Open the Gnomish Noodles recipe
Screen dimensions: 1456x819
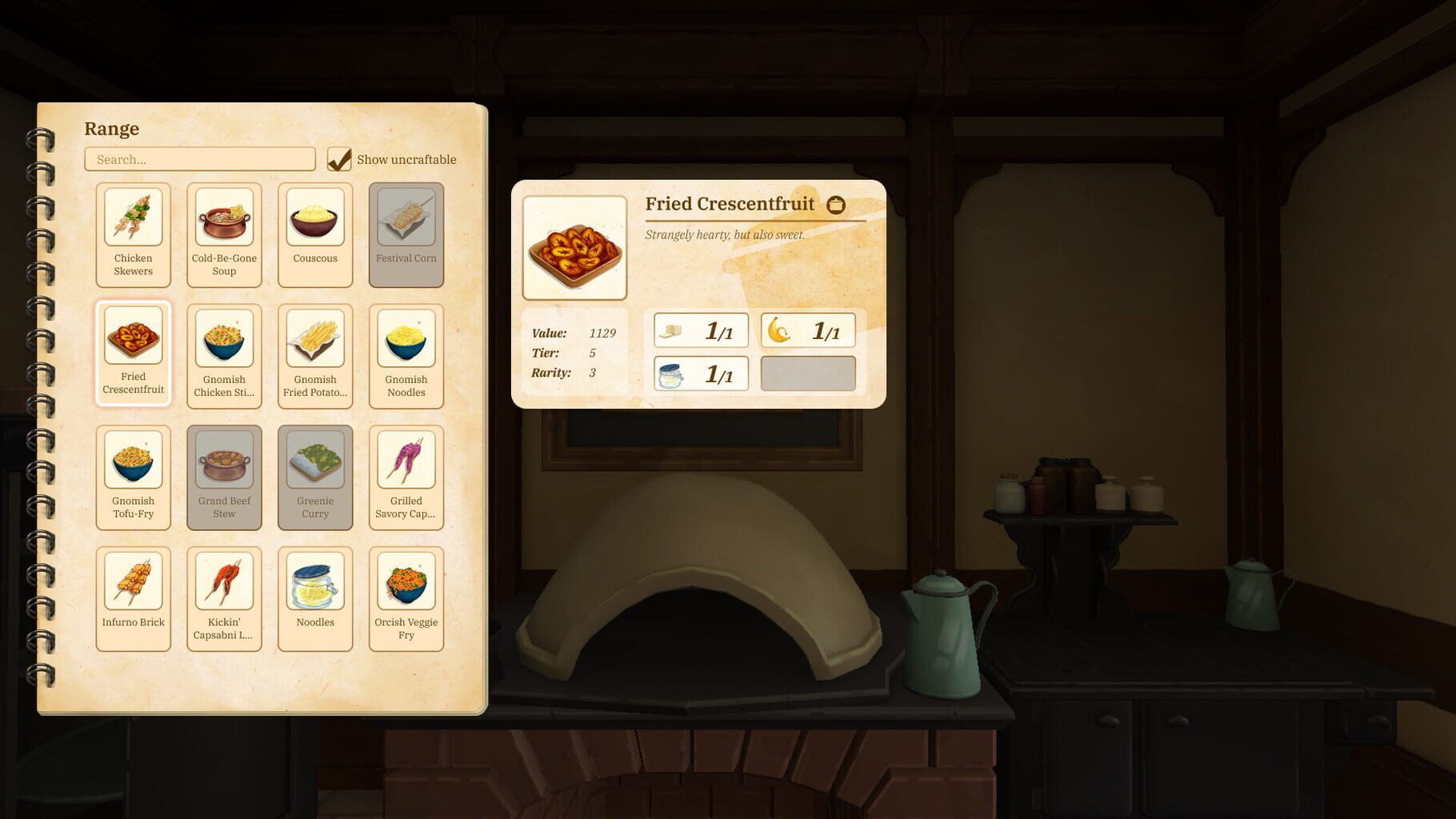[406, 354]
